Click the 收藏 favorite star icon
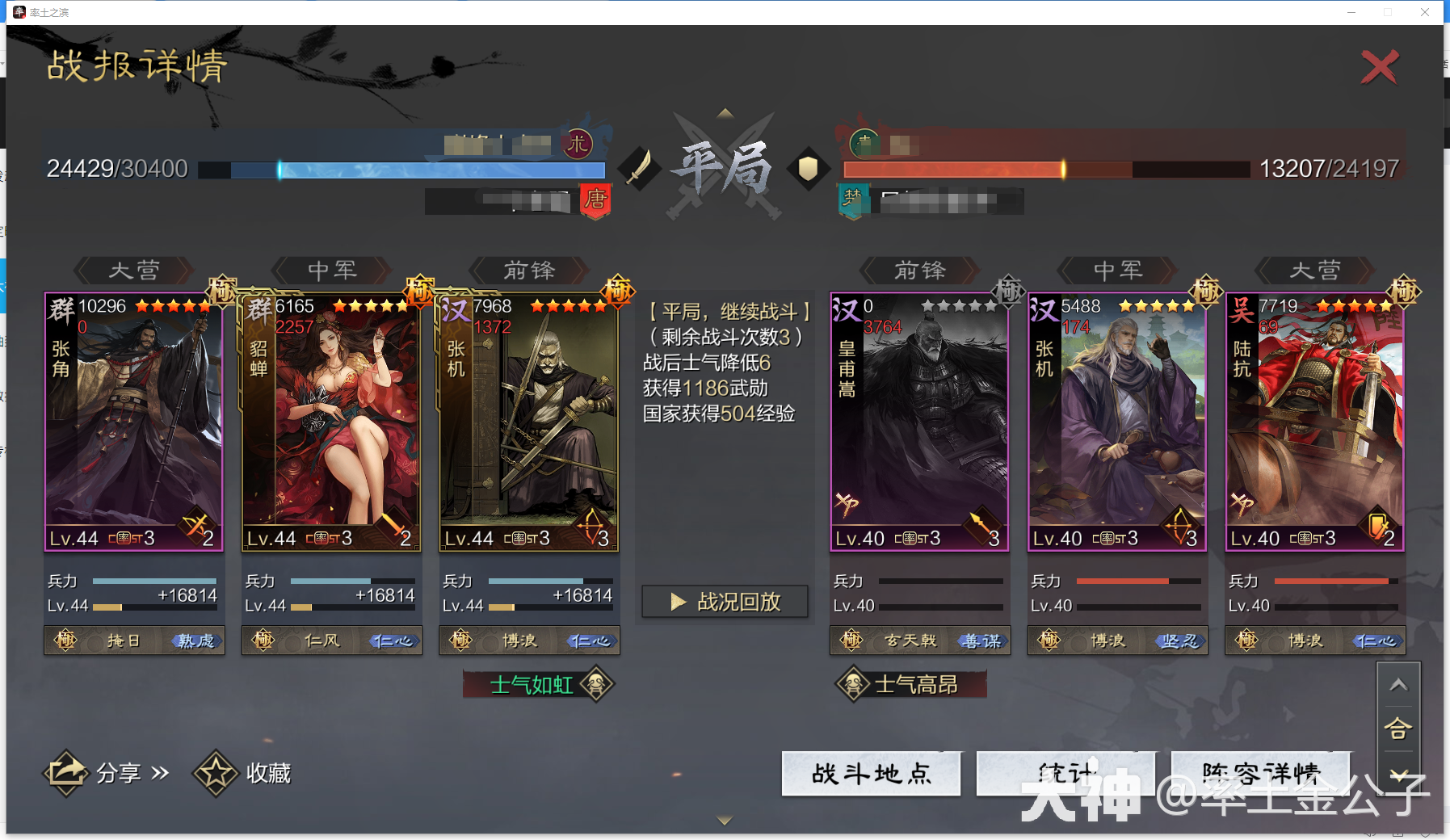 click(214, 772)
